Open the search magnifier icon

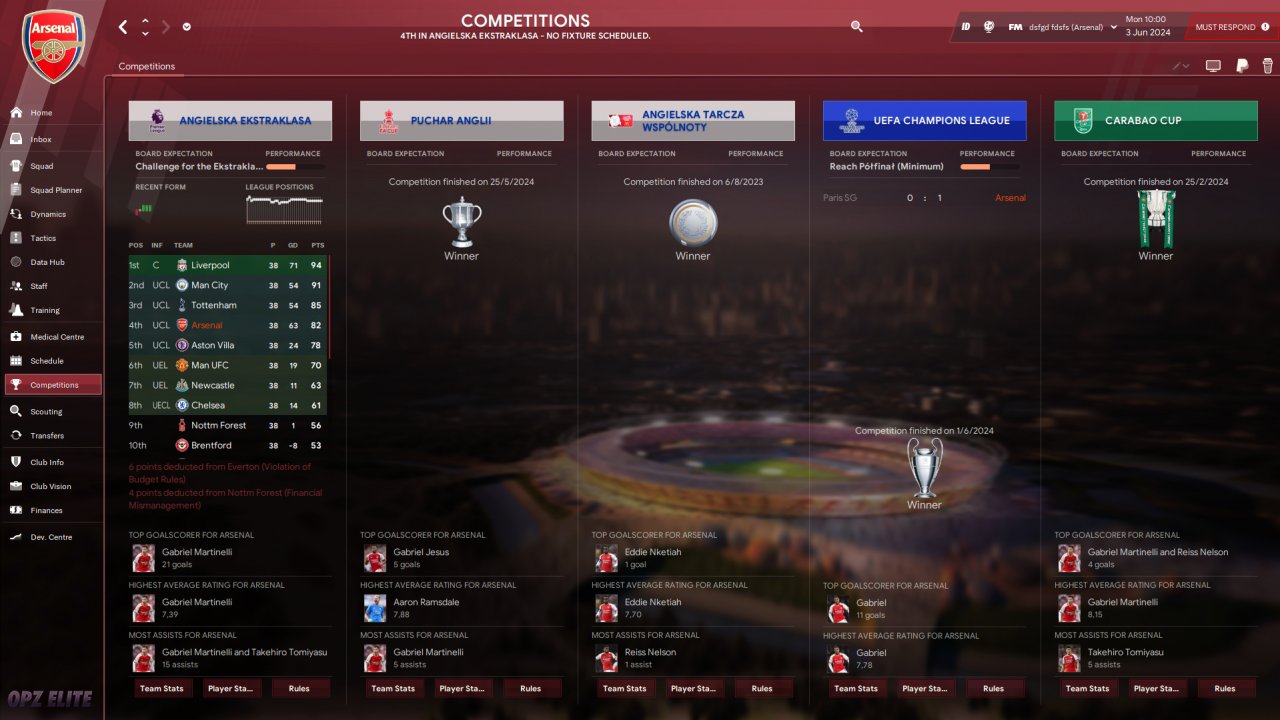857,27
